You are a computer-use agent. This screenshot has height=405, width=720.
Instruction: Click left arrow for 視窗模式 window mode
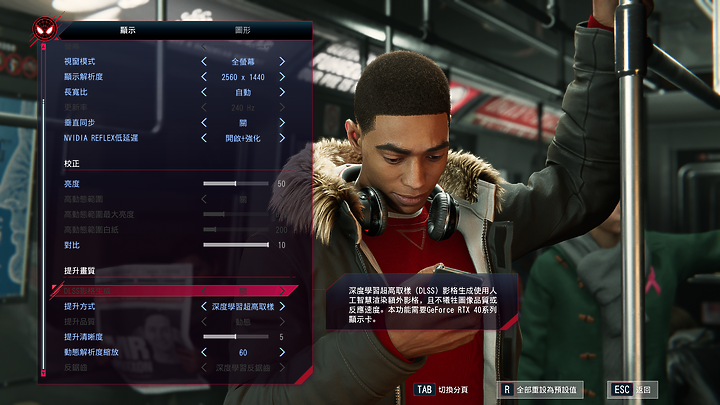203,61
